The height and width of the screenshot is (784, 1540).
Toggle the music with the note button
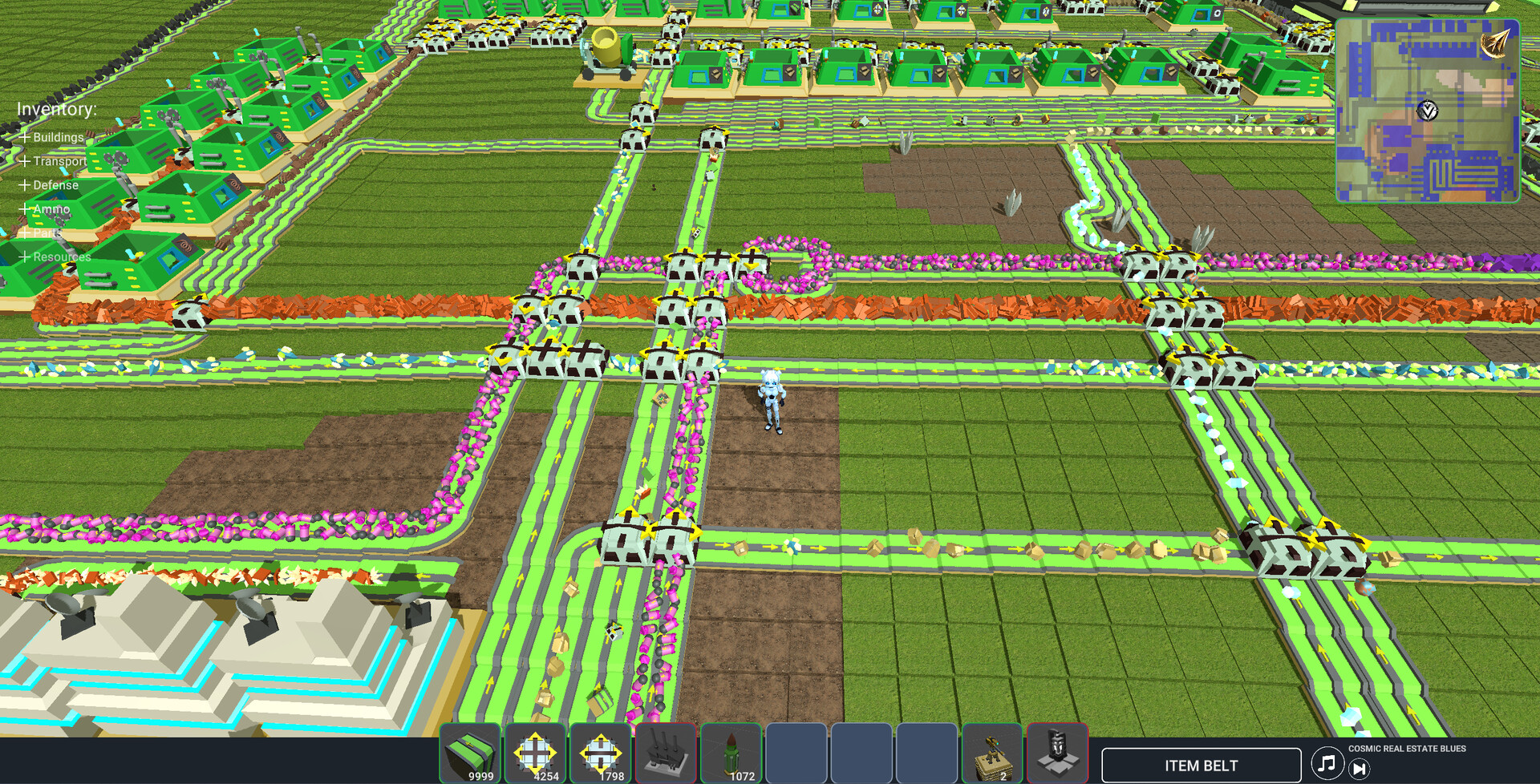[1327, 764]
